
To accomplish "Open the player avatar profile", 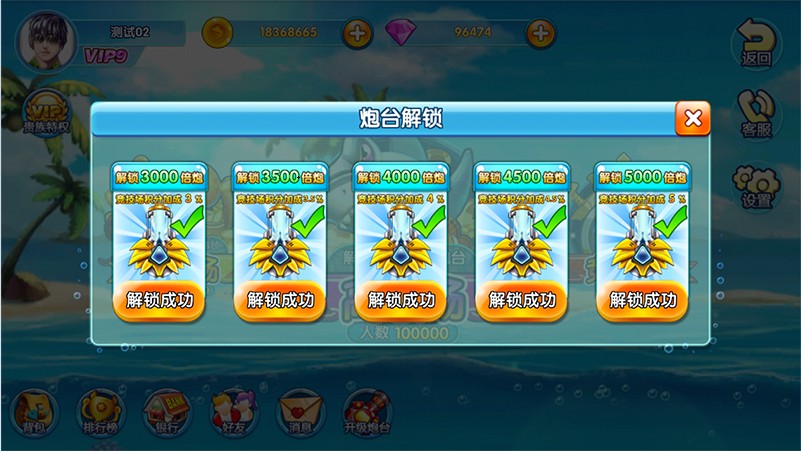I will click(43, 38).
